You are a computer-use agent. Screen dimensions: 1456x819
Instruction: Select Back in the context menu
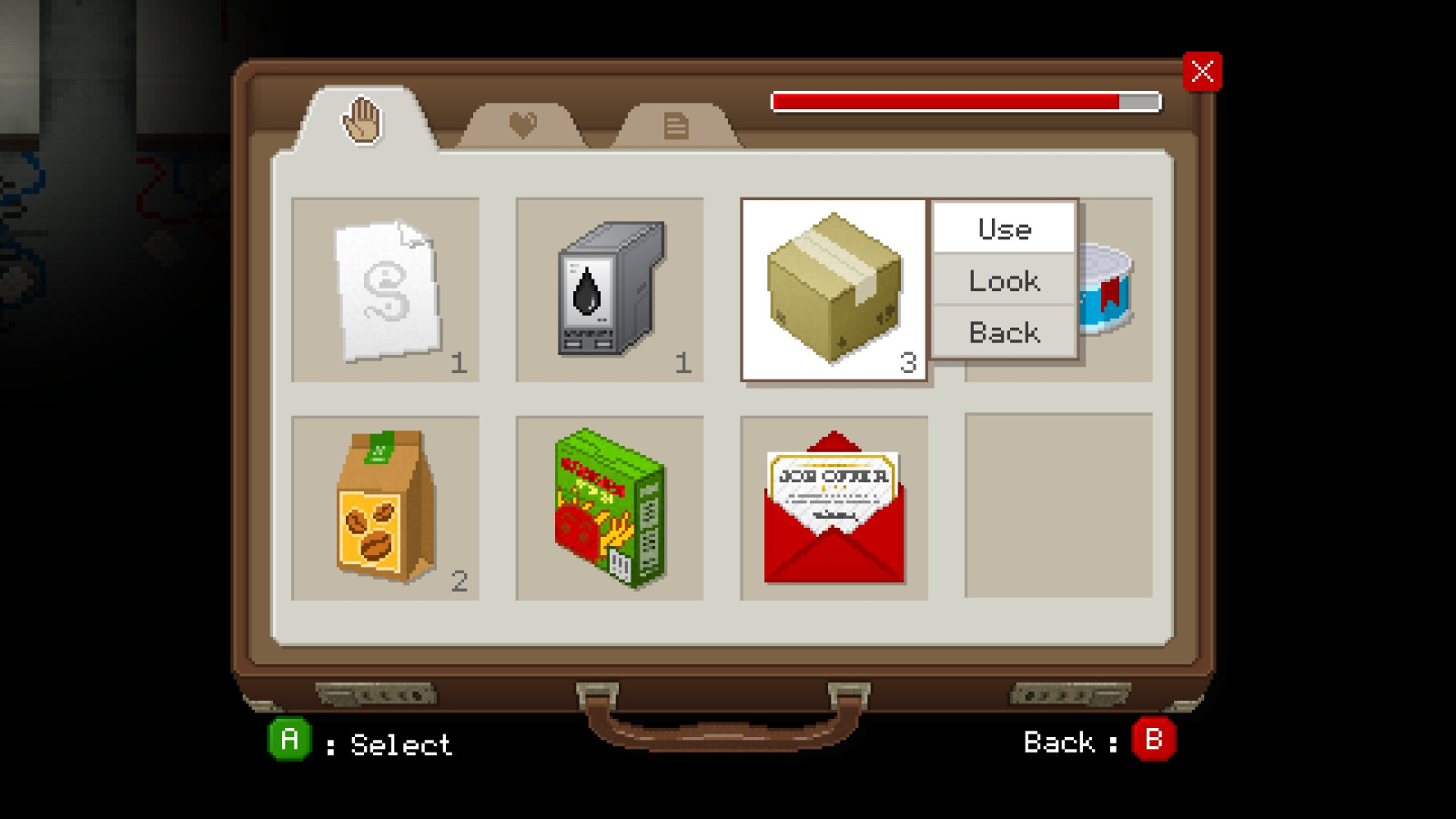point(1004,331)
